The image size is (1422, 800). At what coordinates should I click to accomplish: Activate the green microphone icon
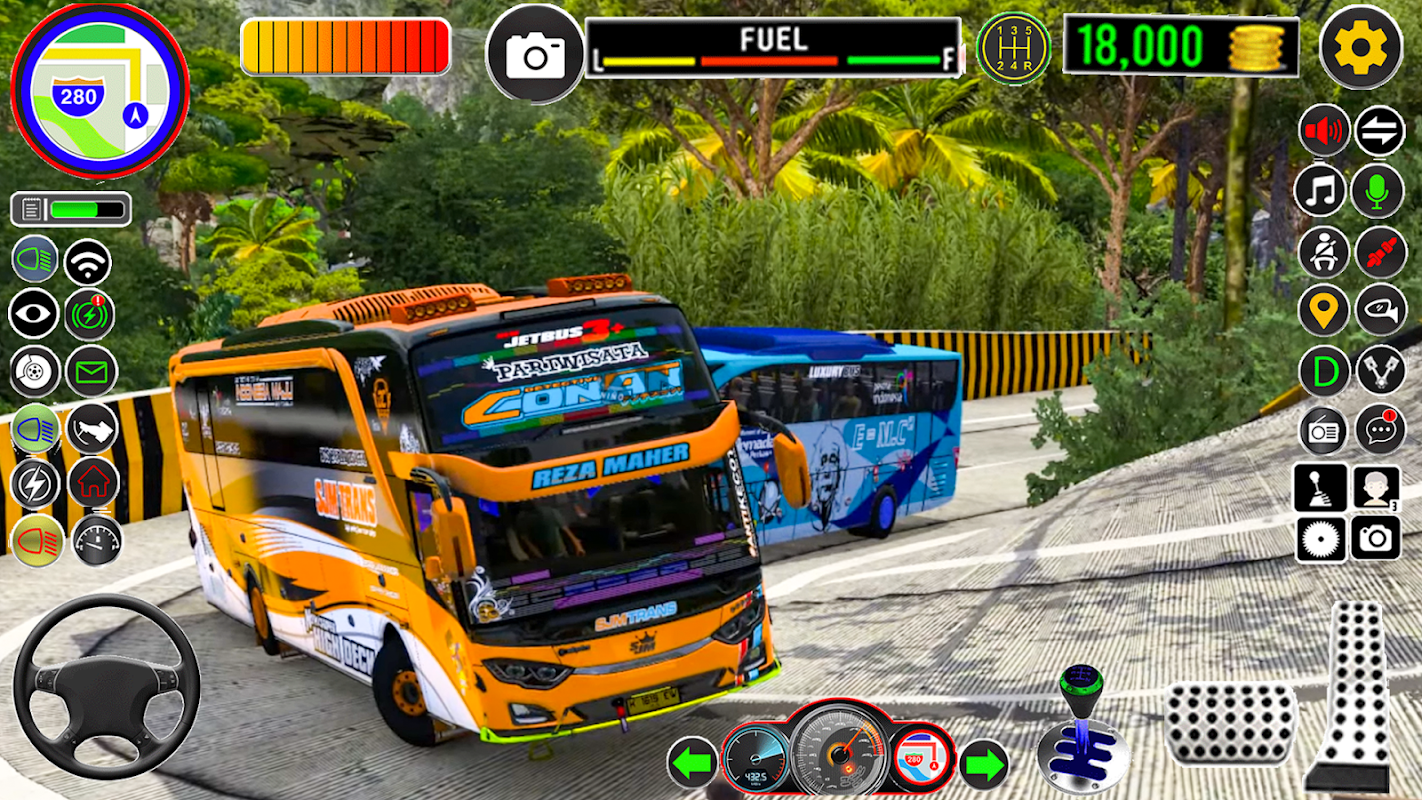tap(1378, 191)
